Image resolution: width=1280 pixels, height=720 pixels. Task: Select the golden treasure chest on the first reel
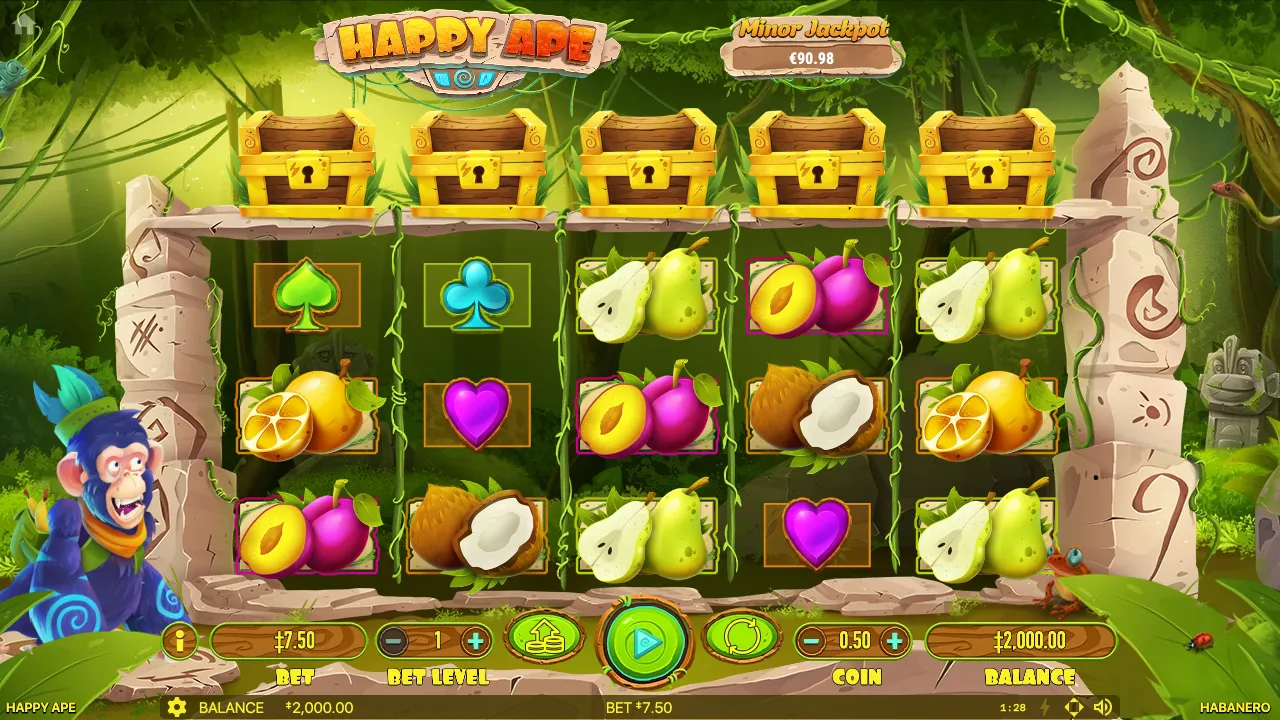point(306,160)
